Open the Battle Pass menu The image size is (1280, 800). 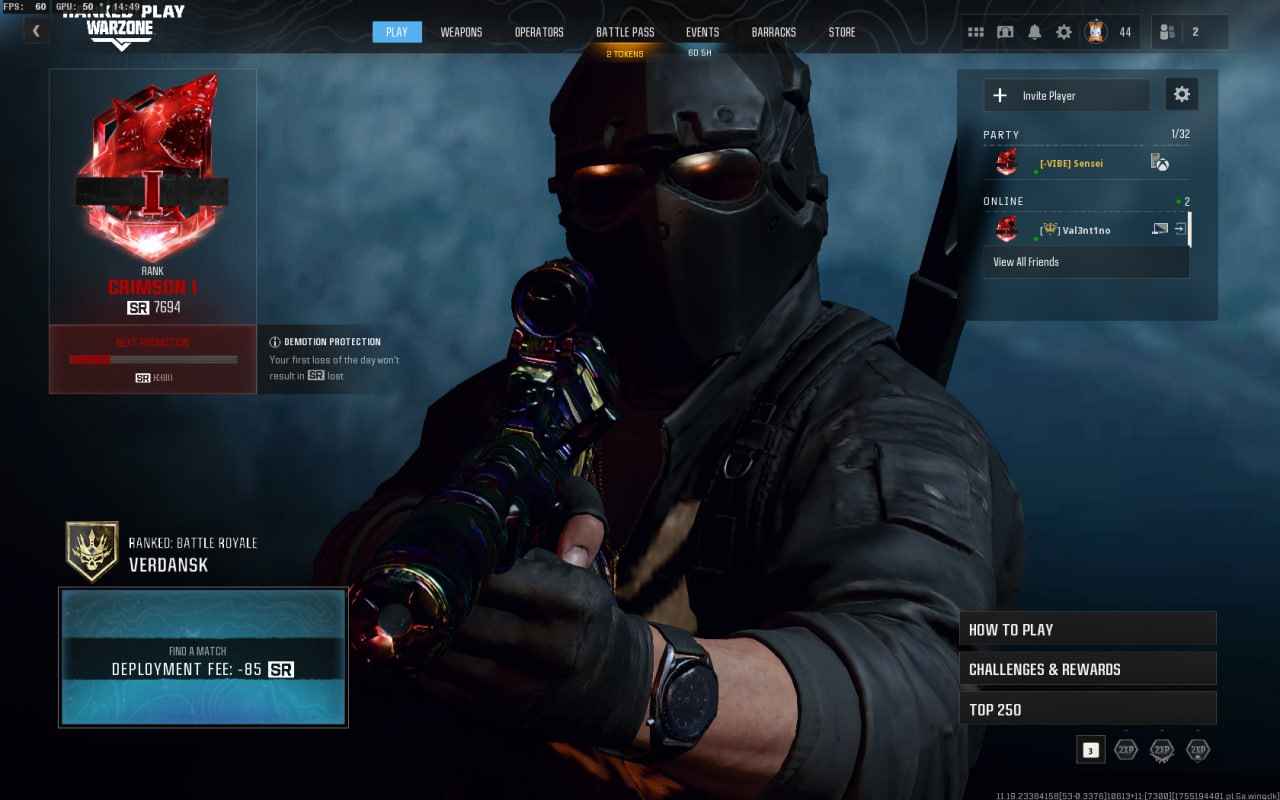click(625, 31)
